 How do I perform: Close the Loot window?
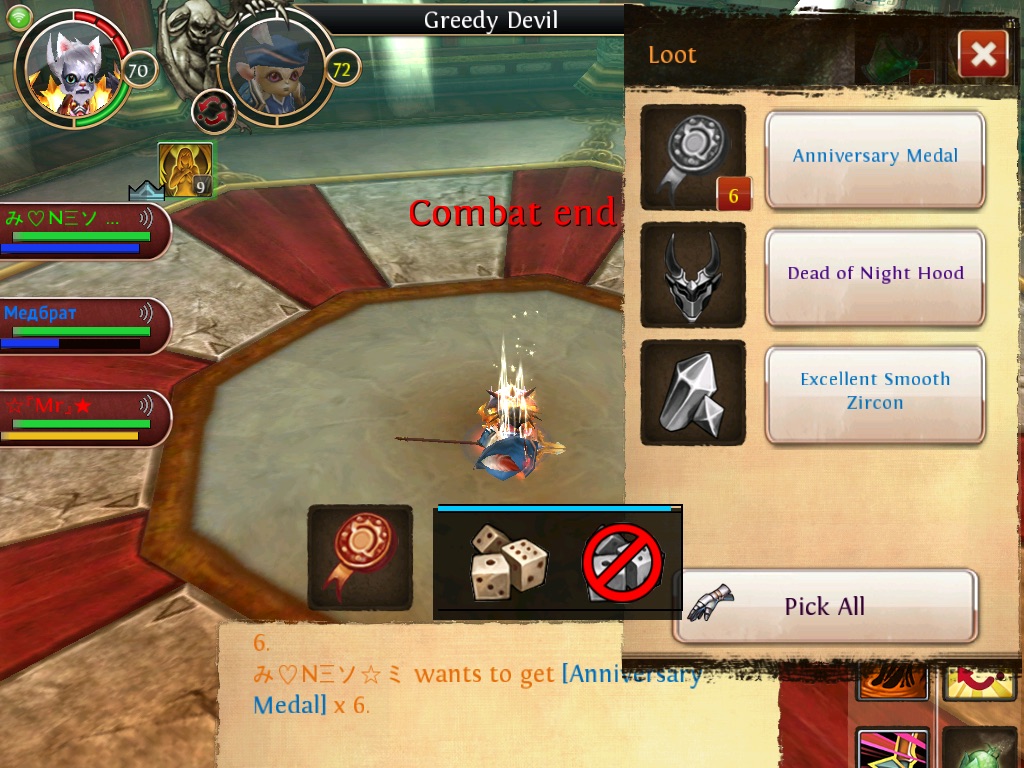(x=982, y=54)
